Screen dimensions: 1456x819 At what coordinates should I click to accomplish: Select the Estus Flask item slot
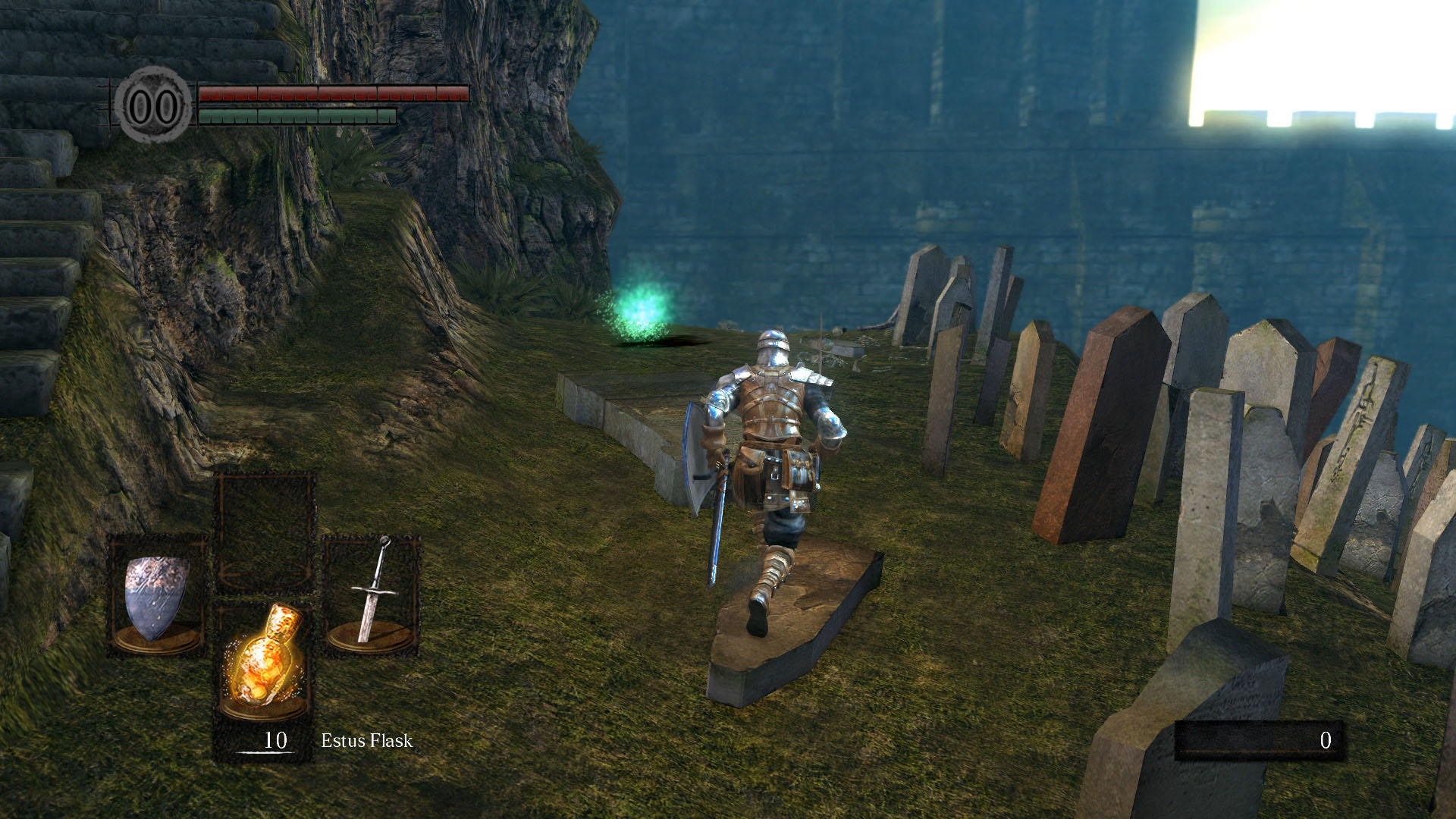click(263, 661)
